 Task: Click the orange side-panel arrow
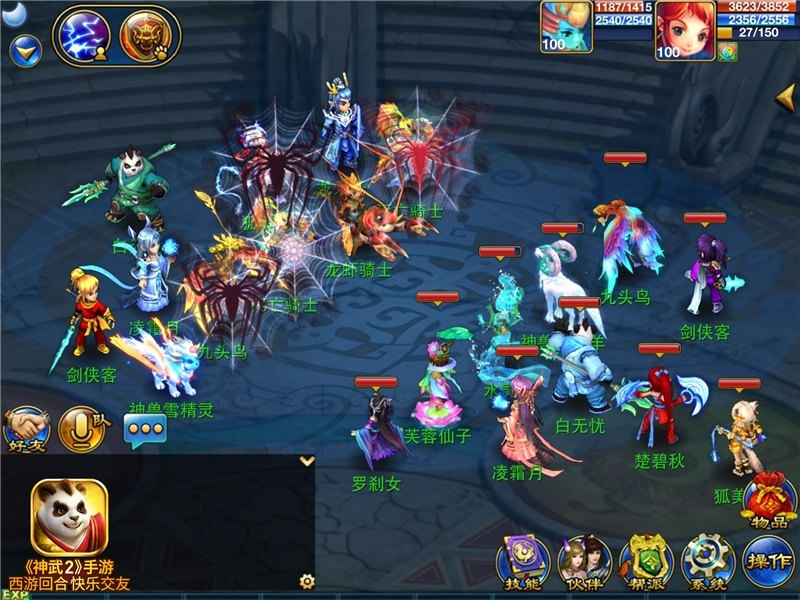tap(787, 96)
